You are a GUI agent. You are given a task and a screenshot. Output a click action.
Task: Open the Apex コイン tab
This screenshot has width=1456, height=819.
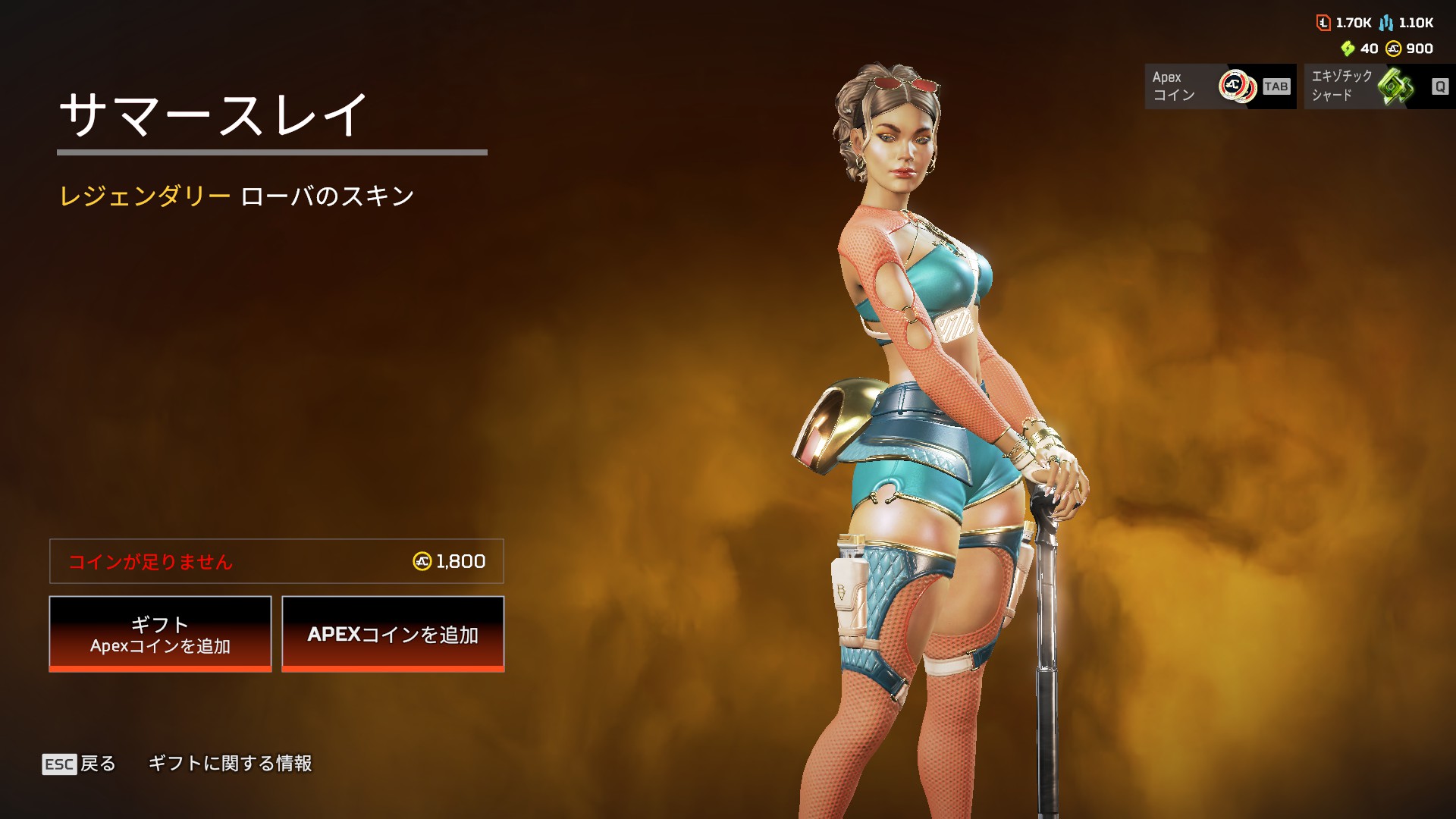(1219, 86)
